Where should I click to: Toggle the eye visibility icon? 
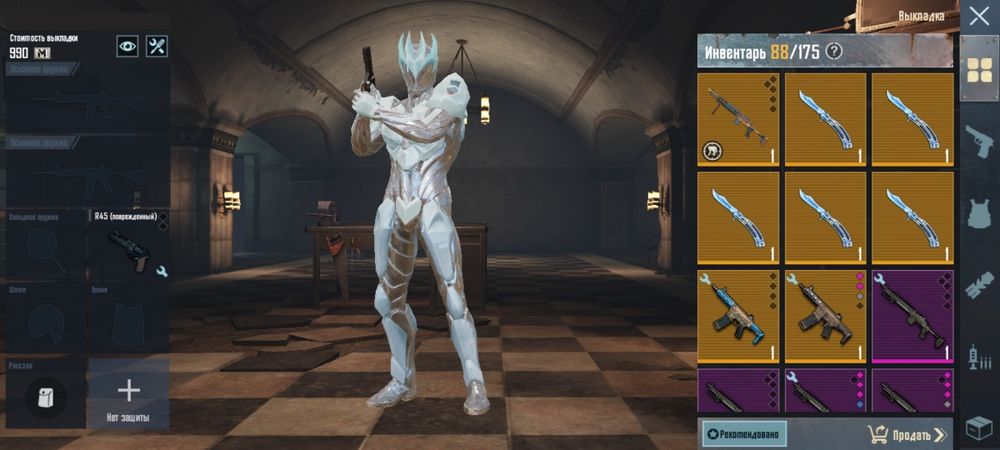[127, 46]
